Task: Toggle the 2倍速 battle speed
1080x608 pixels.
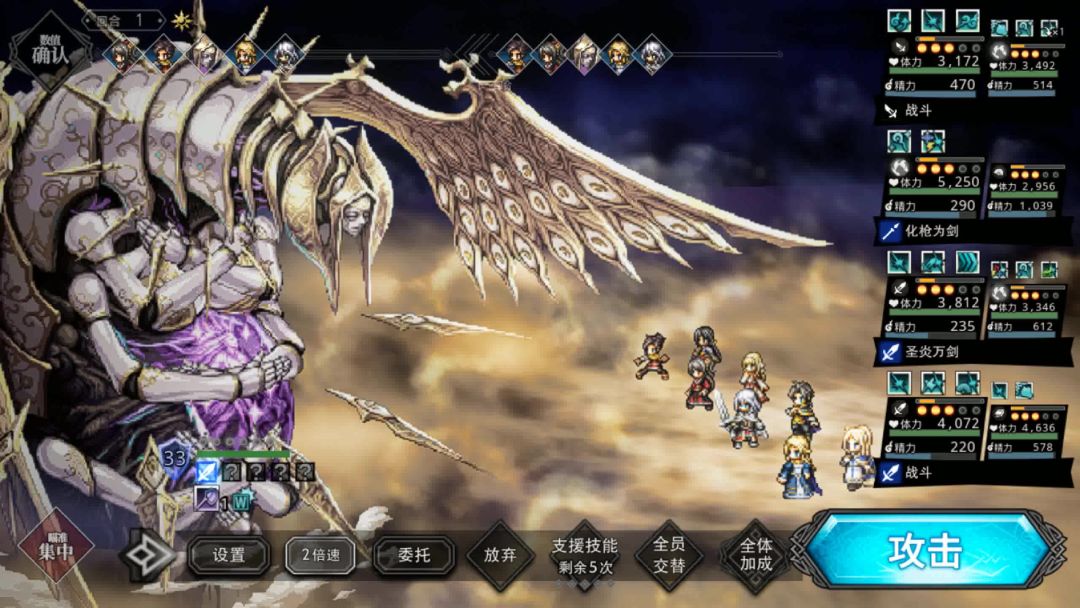Action: point(321,554)
